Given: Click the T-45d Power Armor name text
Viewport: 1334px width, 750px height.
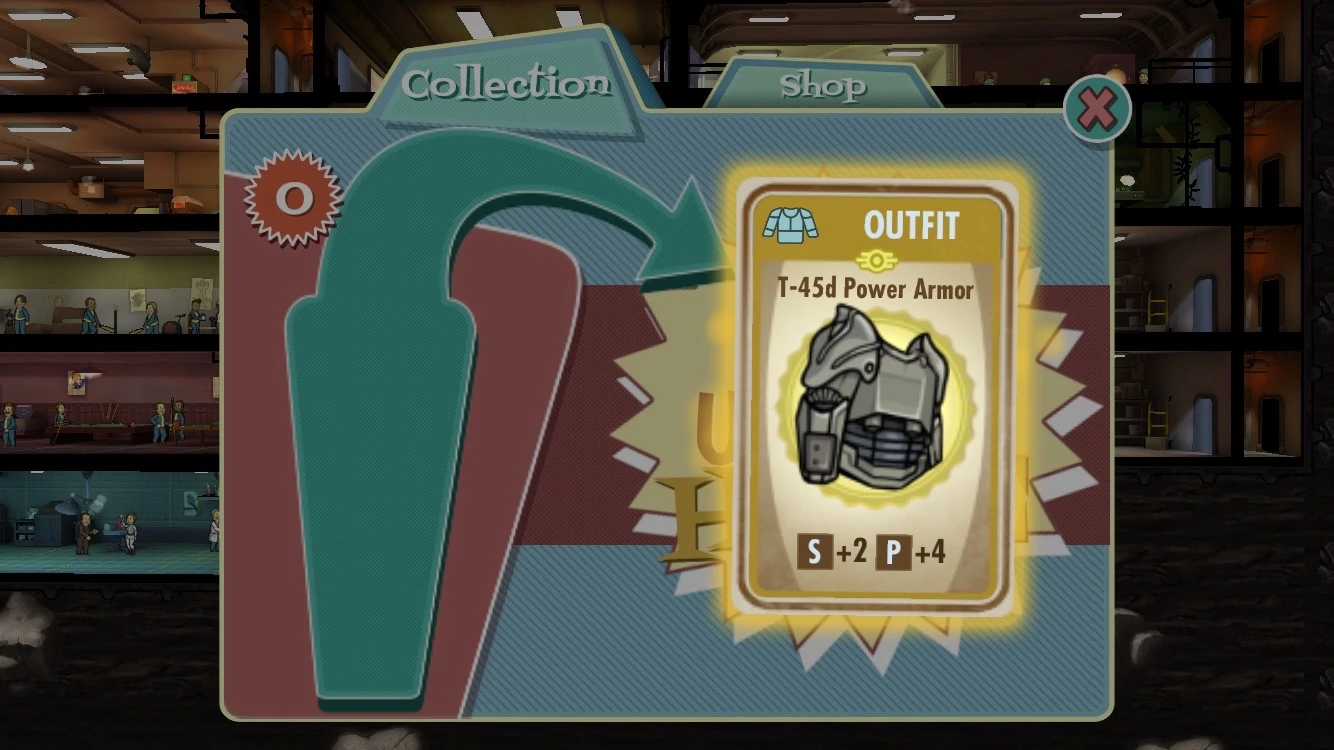Looking at the screenshot, I should tap(878, 290).
